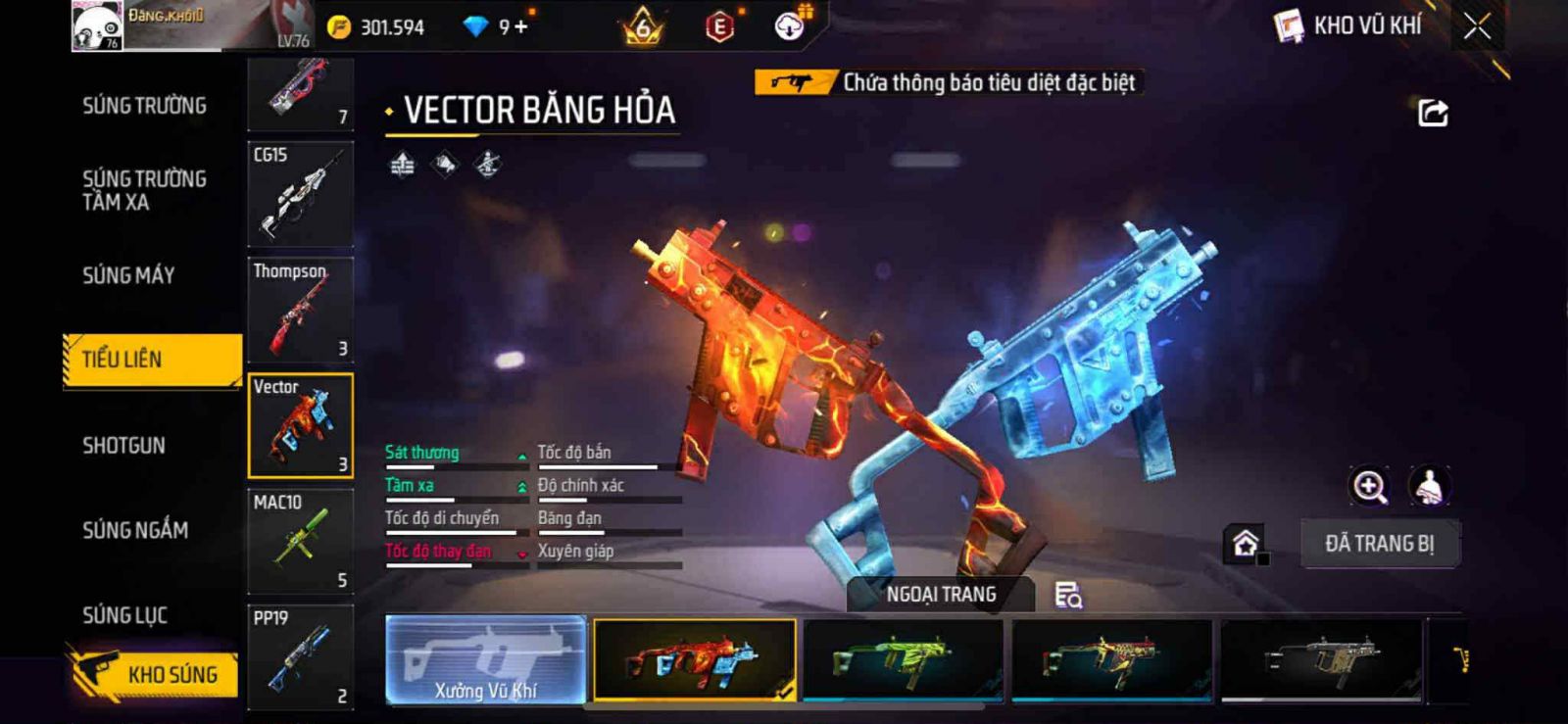The height and width of the screenshot is (724, 1568).
Task: Open the Súng Lục category
Action: click(124, 615)
